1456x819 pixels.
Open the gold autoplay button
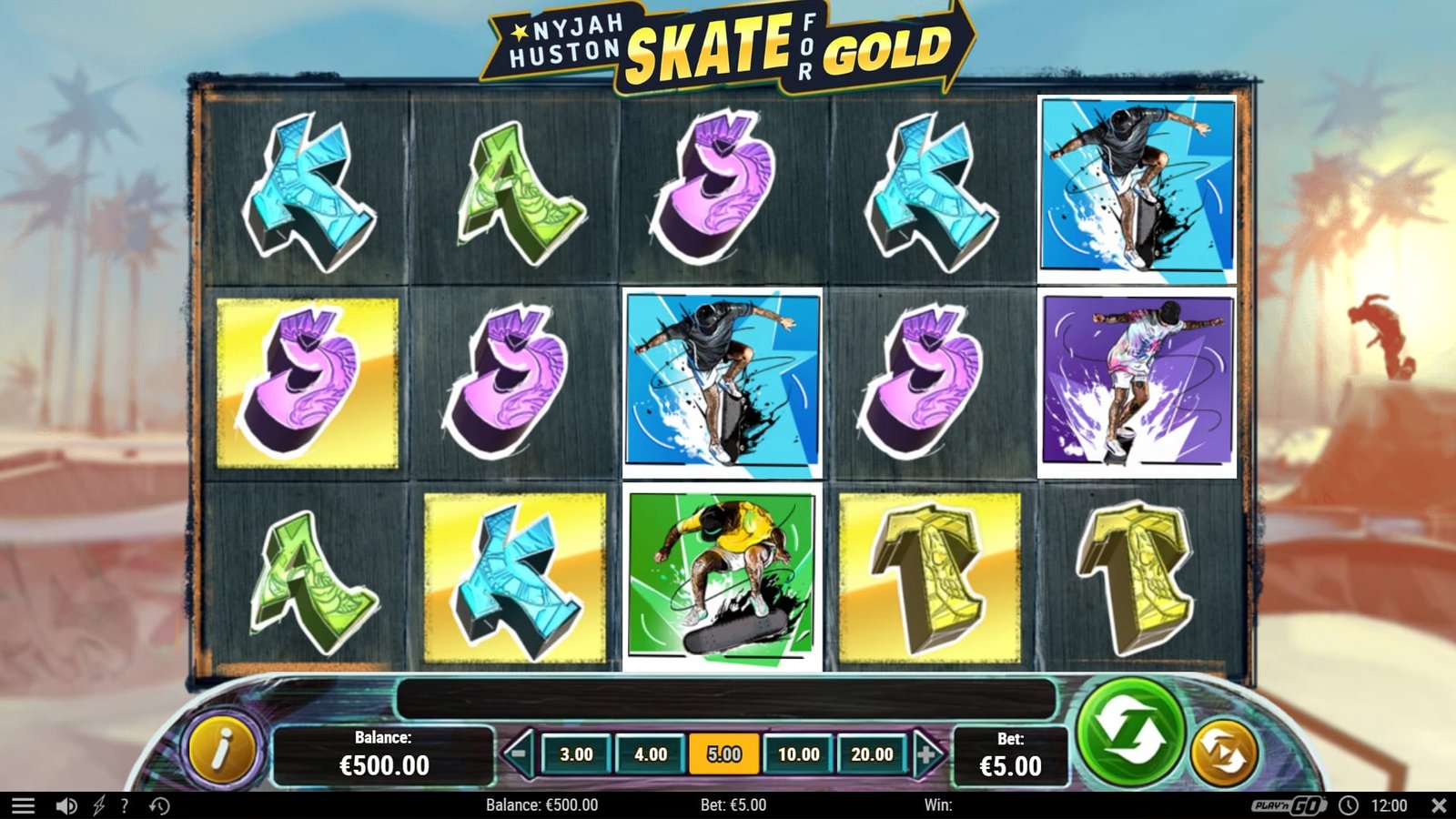point(1224,753)
